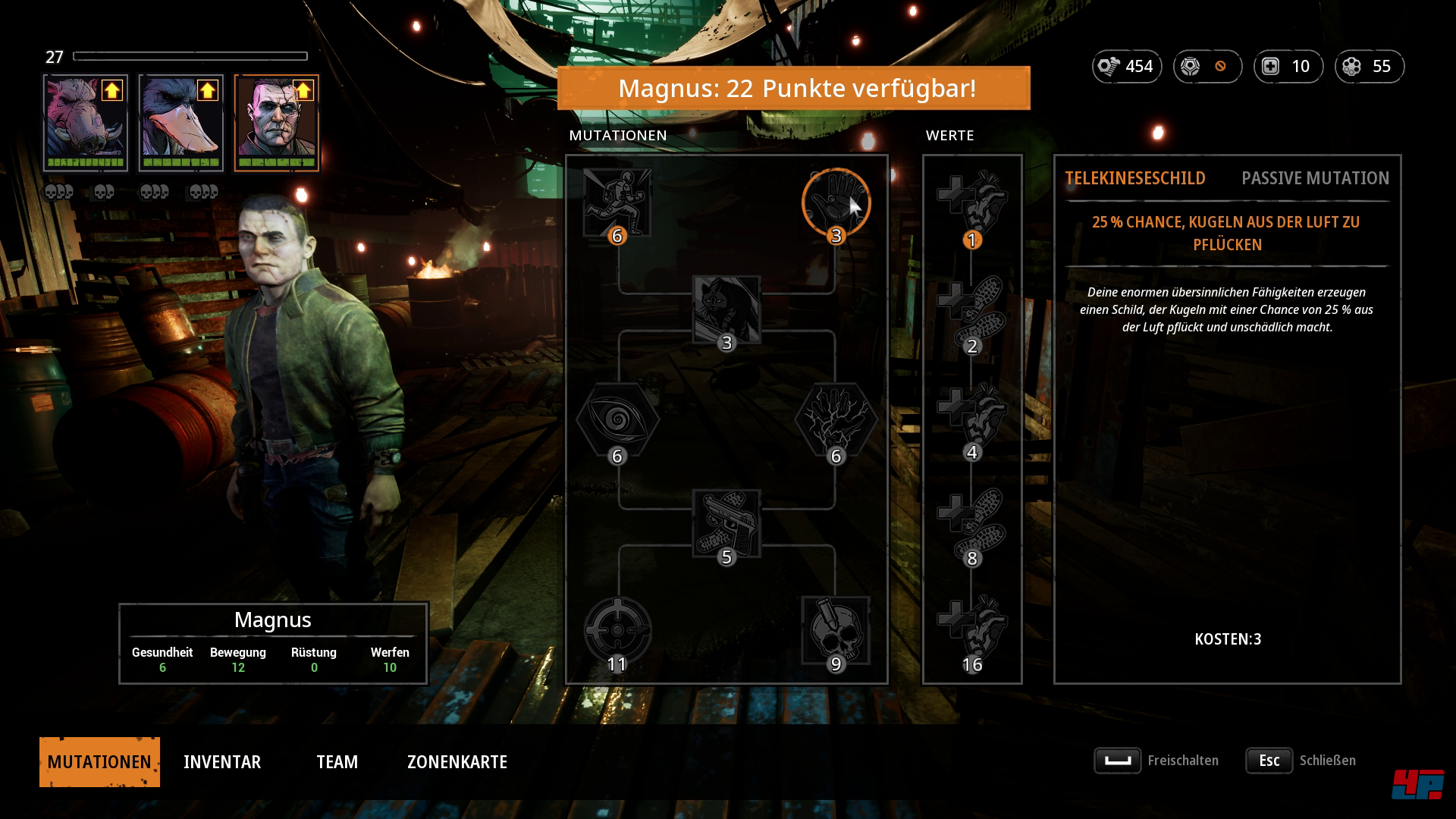Pick the pistol and footprints mutation
Screen dimensions: 1456x819
726,523
